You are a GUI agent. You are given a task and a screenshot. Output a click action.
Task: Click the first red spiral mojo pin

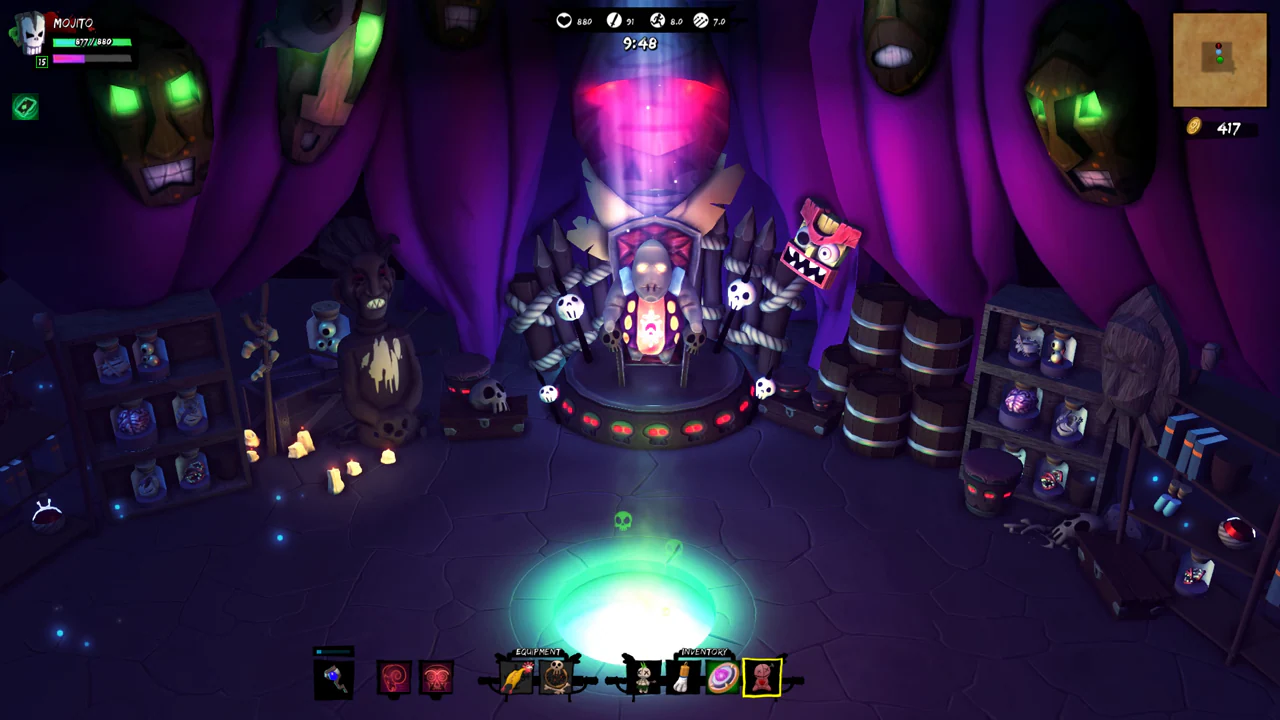(x=394, y=678)
